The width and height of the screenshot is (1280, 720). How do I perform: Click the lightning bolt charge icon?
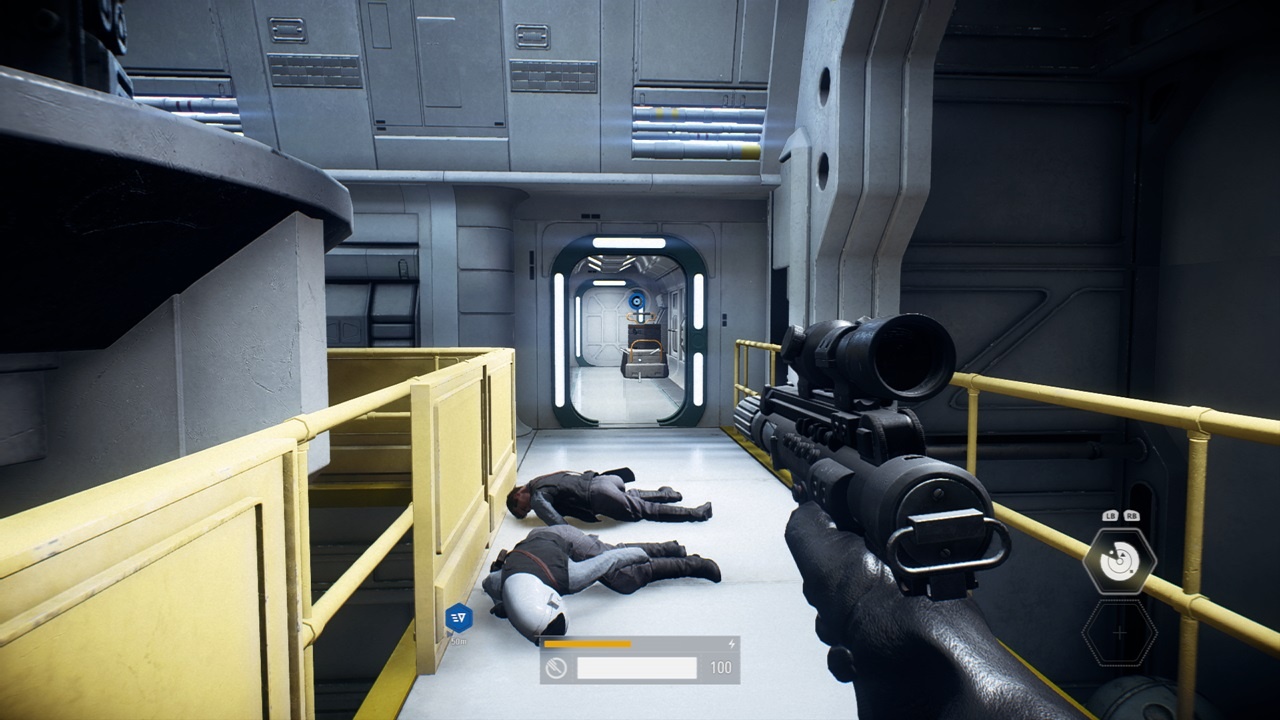732,643
